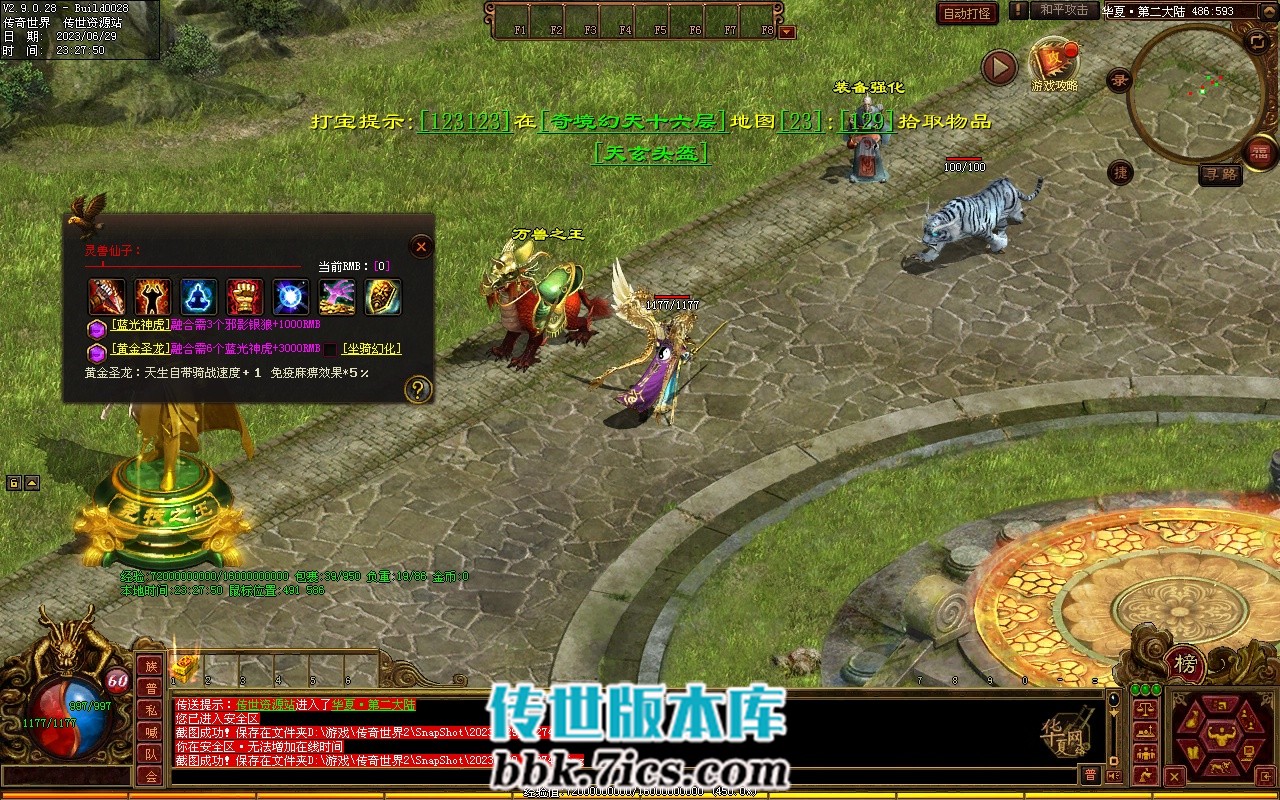This screenshot has width=1280, height=800.
Task: Click the 寻路 pathfinding button
Action: pos(1220,175)
